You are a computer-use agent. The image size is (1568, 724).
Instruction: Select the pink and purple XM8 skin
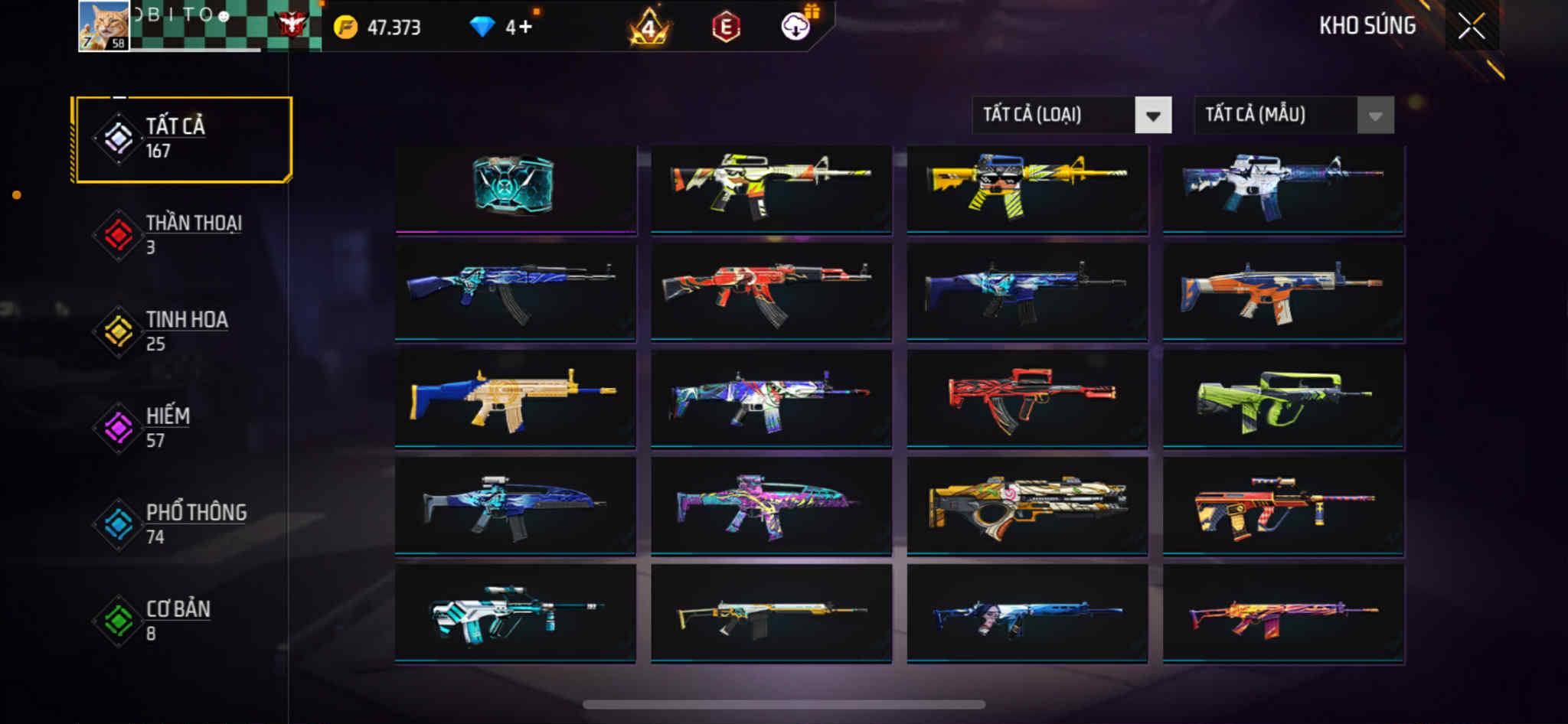[770, 505]
